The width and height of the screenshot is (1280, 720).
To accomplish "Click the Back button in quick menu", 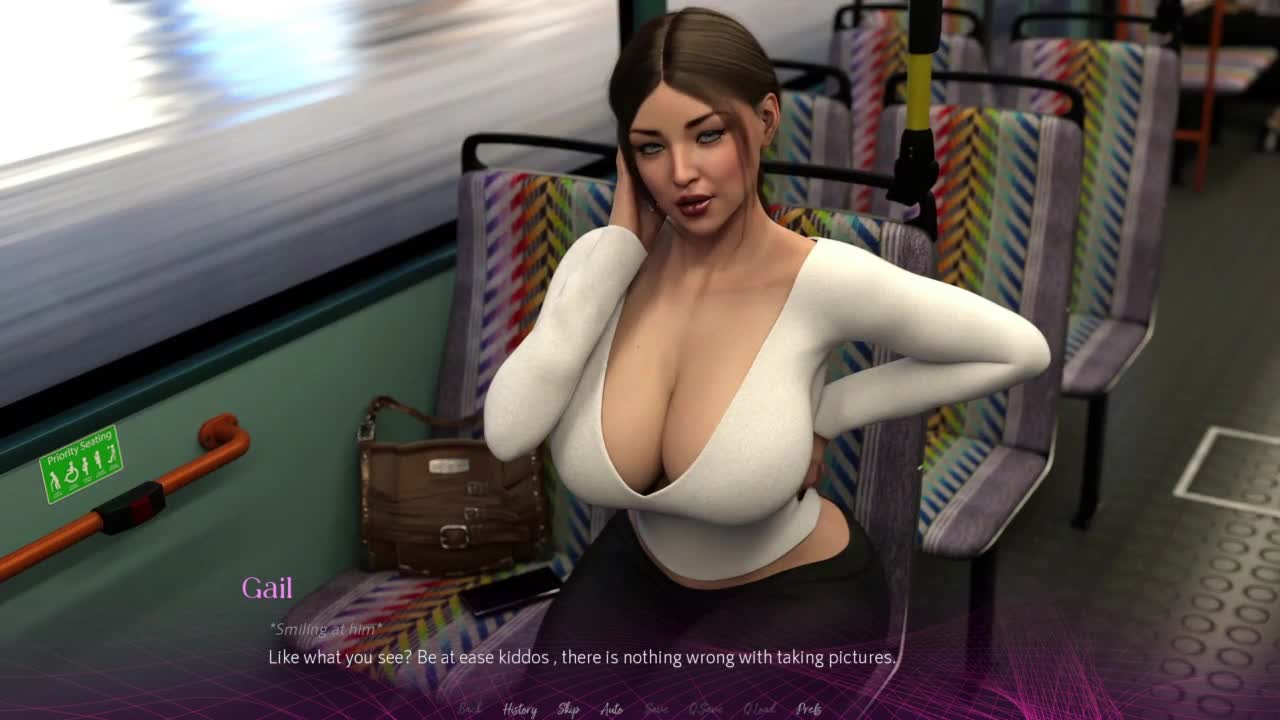I will pos(469,709).
